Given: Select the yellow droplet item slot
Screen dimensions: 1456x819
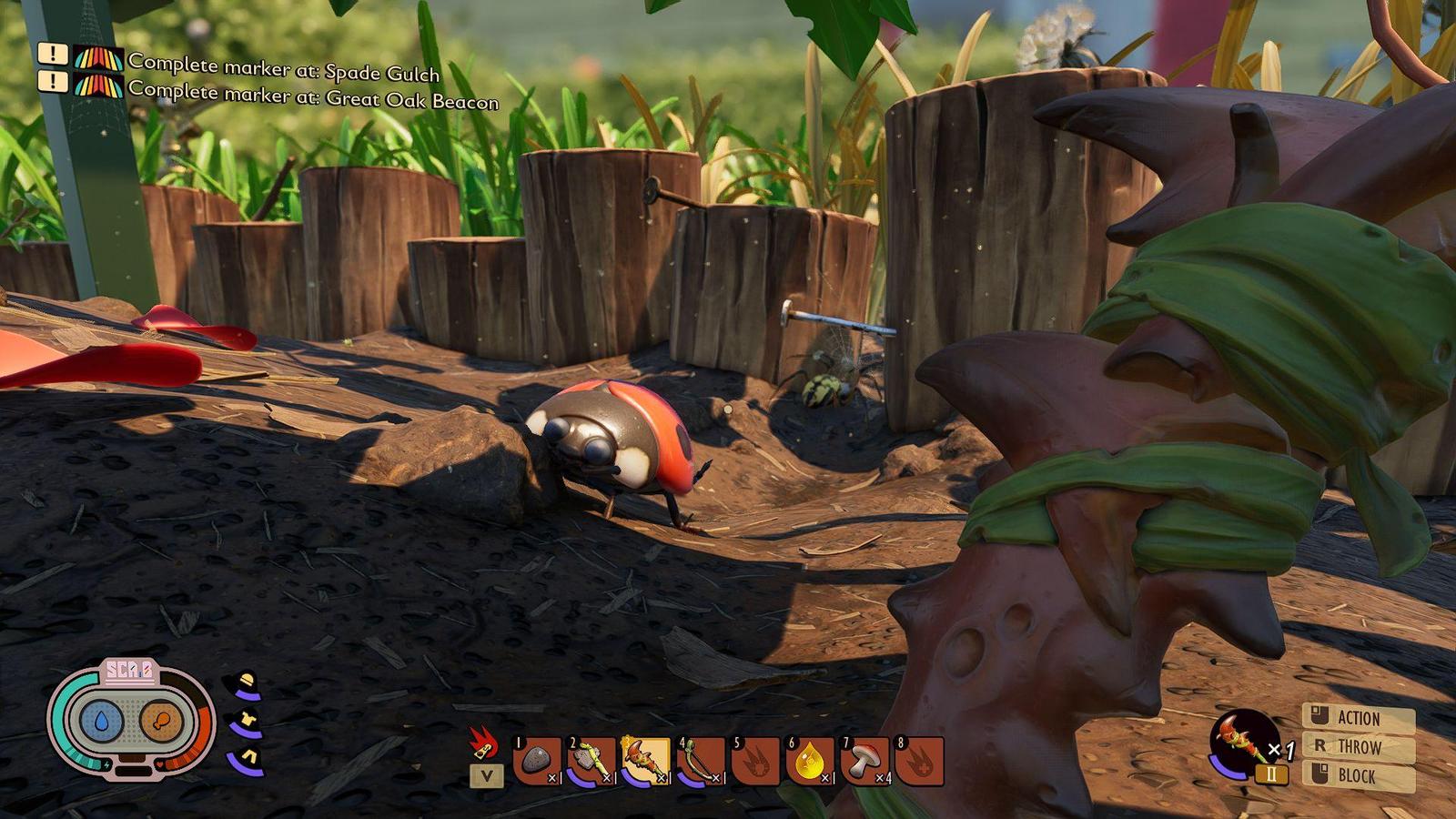Looking at the screenshot, I should 810,761.
